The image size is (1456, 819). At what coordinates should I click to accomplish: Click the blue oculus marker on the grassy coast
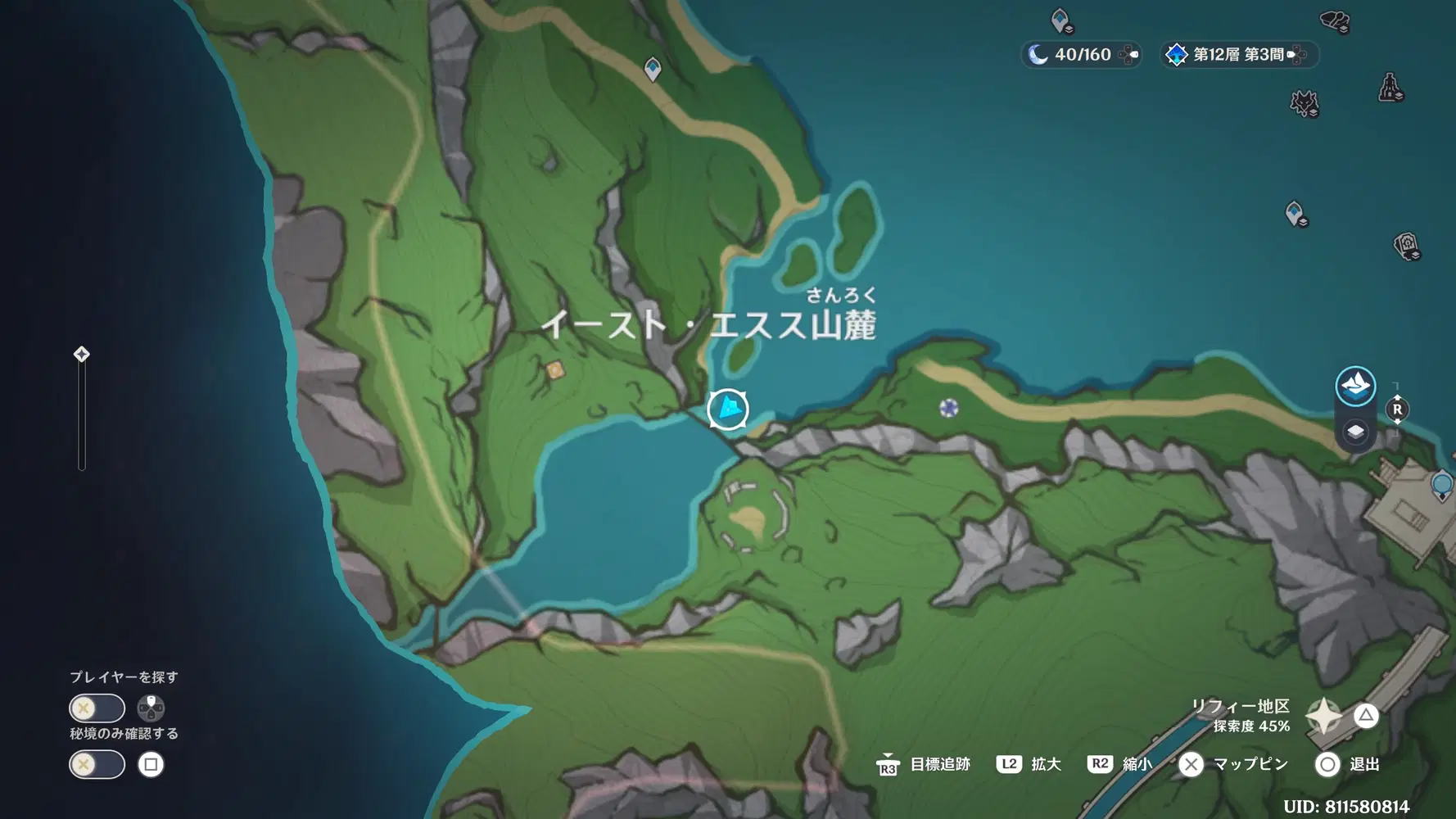(948, 406)
